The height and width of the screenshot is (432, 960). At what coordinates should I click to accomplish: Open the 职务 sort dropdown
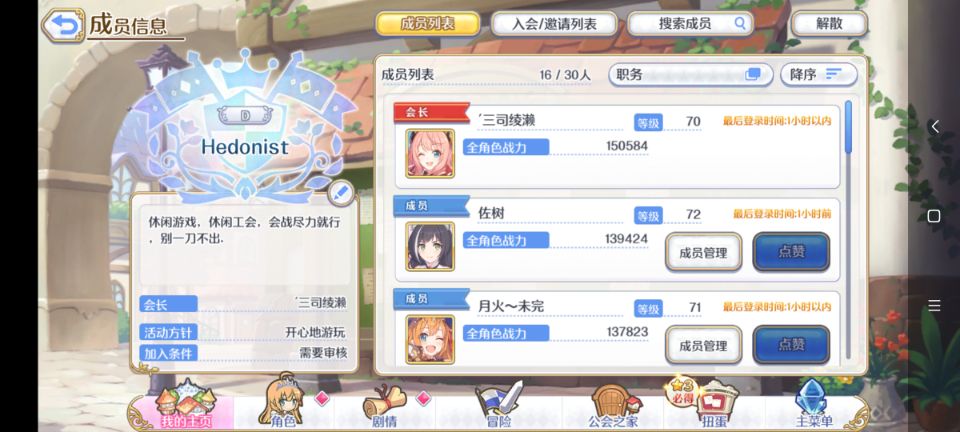tap(689, 75)
